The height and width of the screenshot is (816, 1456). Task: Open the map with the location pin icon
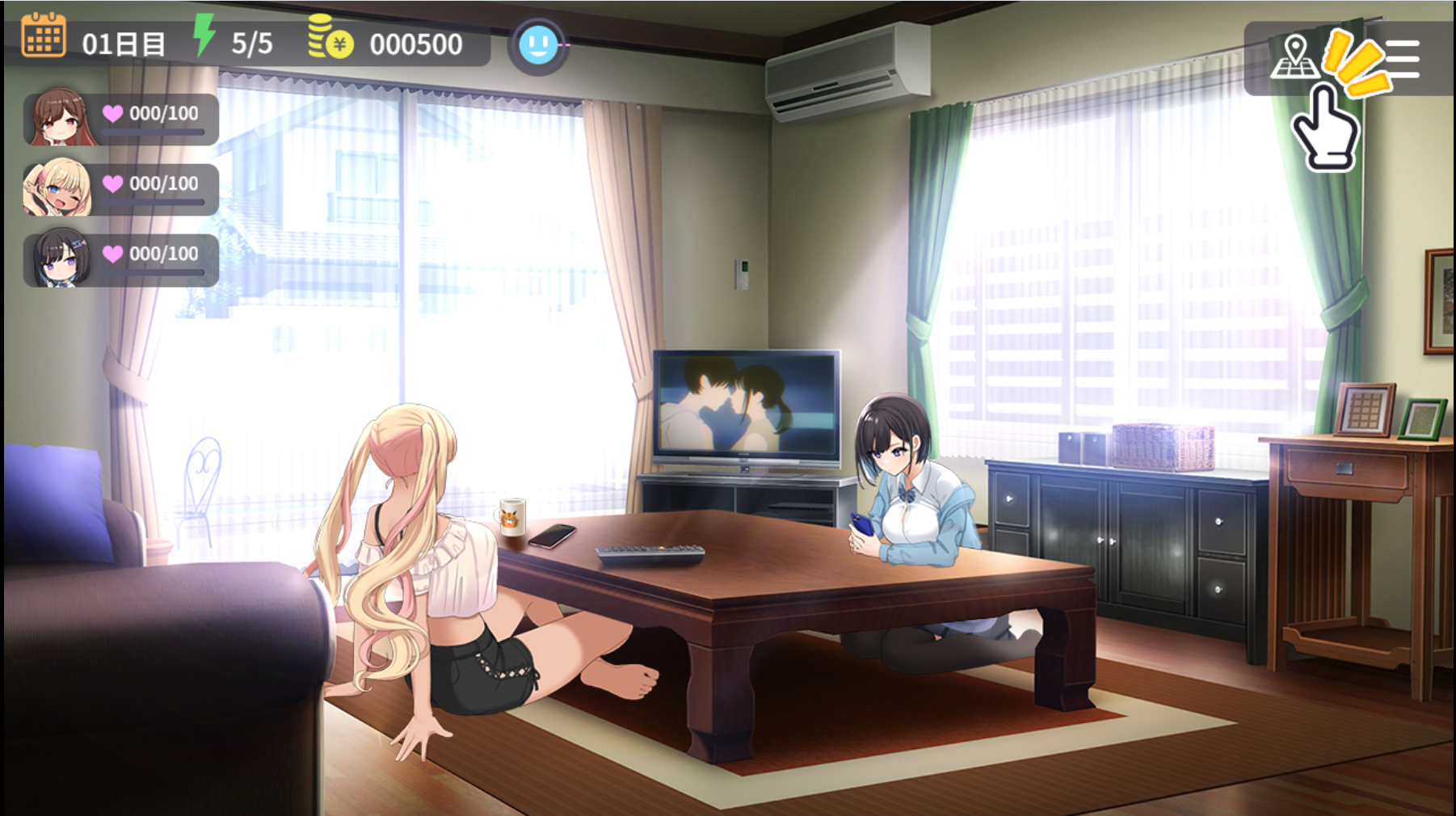1294,57
